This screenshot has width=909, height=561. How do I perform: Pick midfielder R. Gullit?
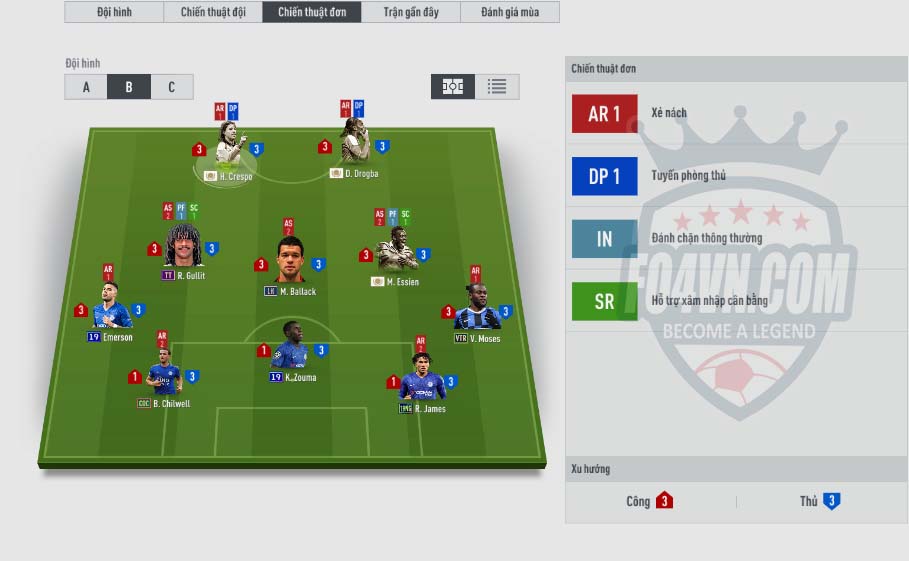183,247
